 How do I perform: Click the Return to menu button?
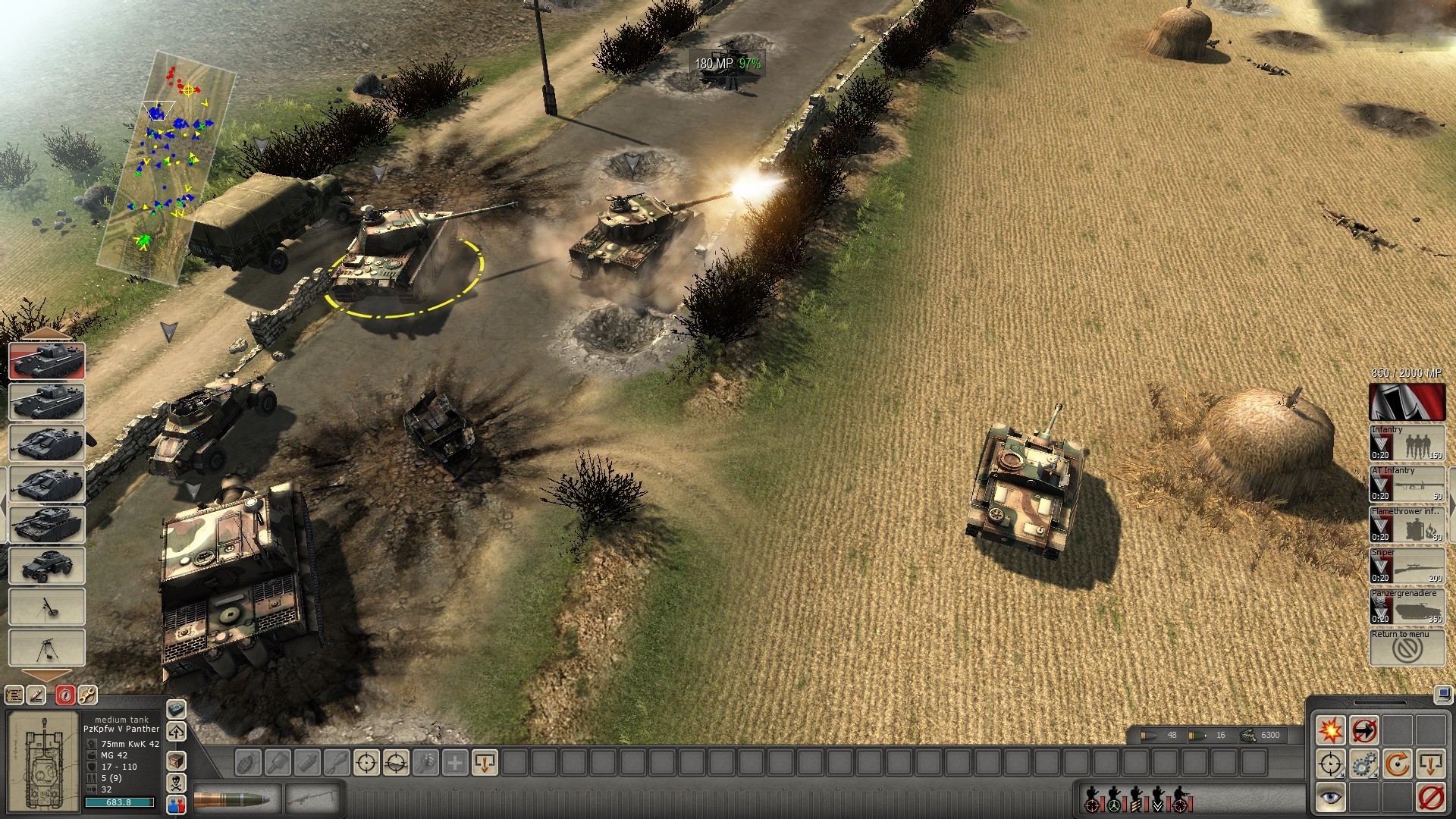click(x=1407, y=647)
